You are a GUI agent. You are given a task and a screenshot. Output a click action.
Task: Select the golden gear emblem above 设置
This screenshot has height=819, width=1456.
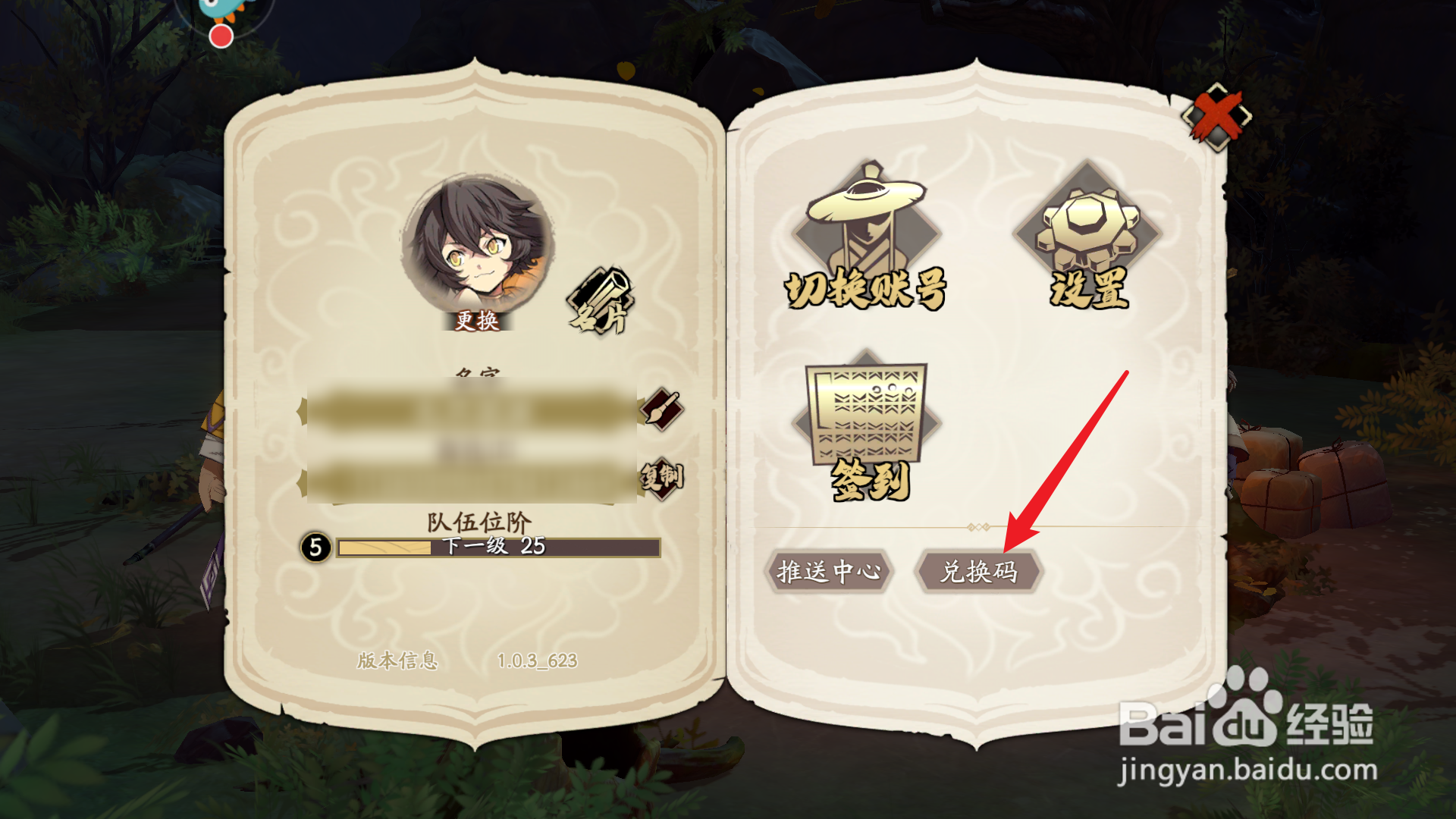[1087, 220]
